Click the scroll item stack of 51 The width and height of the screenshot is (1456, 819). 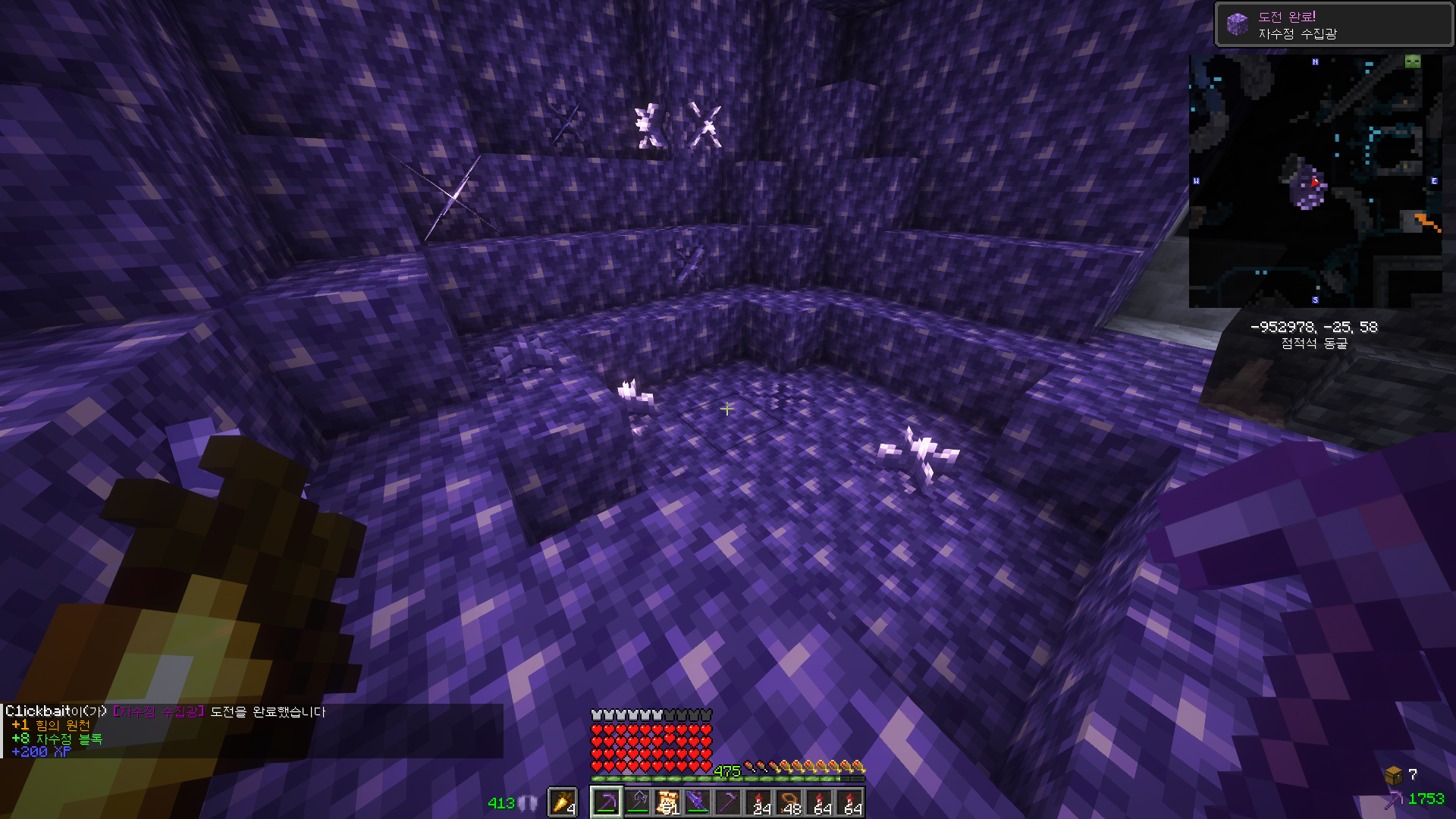[x=666, y=801]
